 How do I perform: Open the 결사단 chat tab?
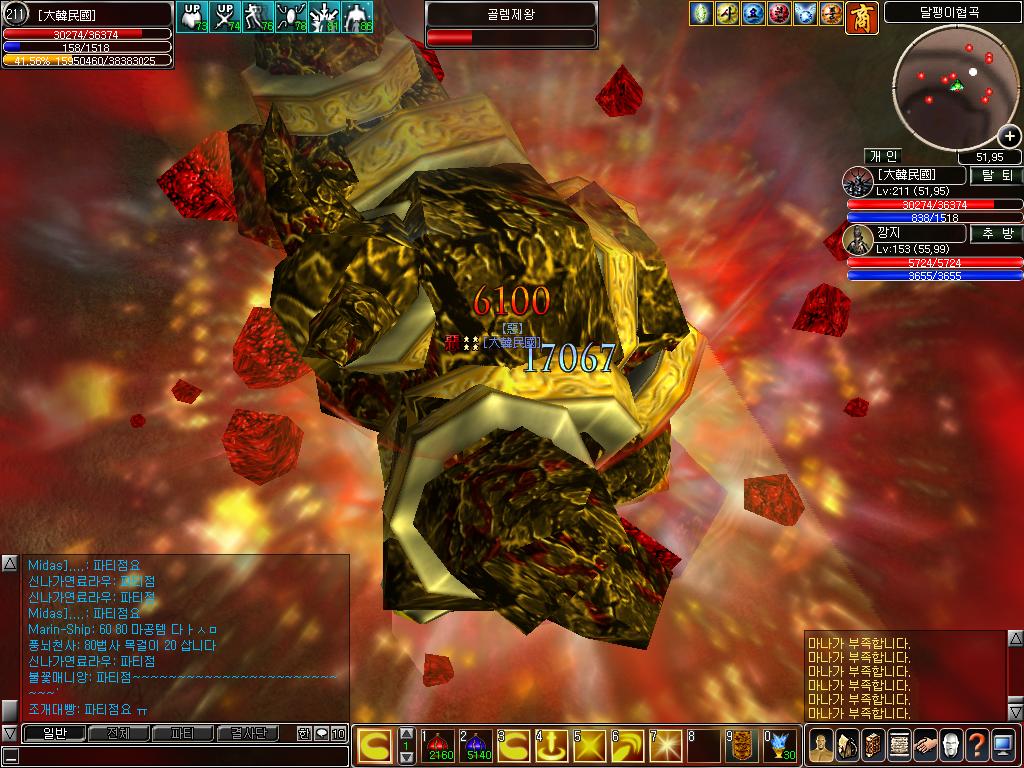coord(247,733)
